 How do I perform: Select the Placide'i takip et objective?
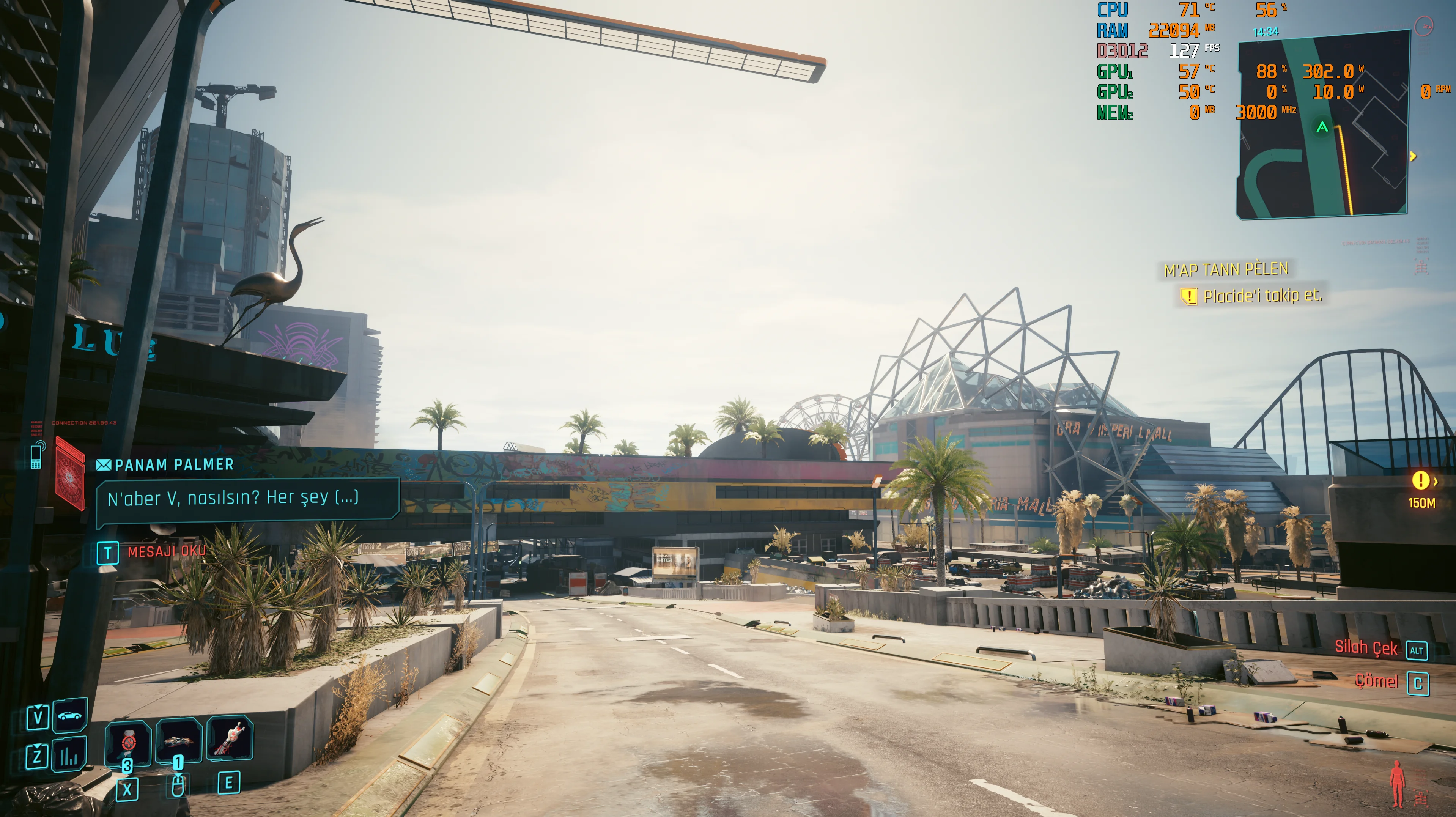point(1262,296)
